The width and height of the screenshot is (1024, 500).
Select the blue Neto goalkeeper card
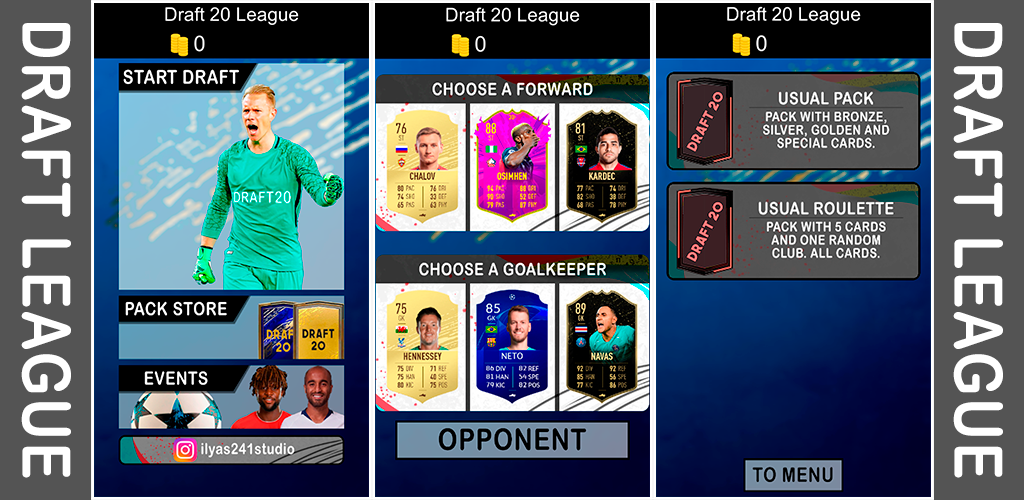tap(512, 343)
